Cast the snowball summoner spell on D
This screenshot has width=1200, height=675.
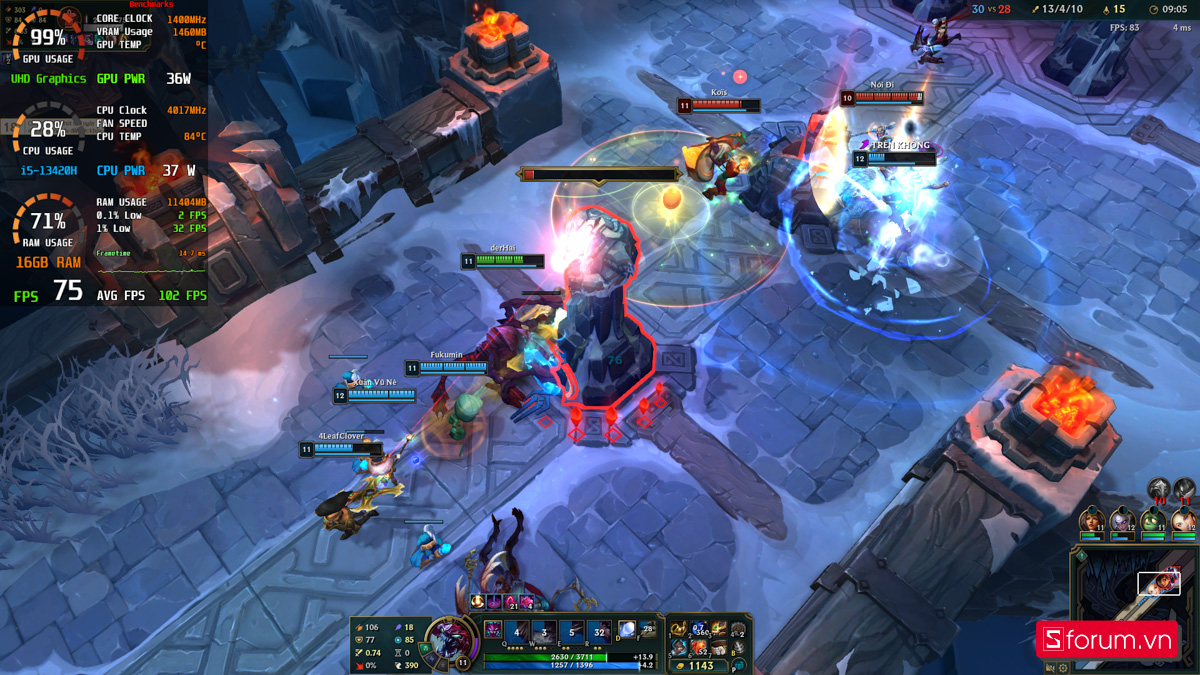[x=627, y=630]
